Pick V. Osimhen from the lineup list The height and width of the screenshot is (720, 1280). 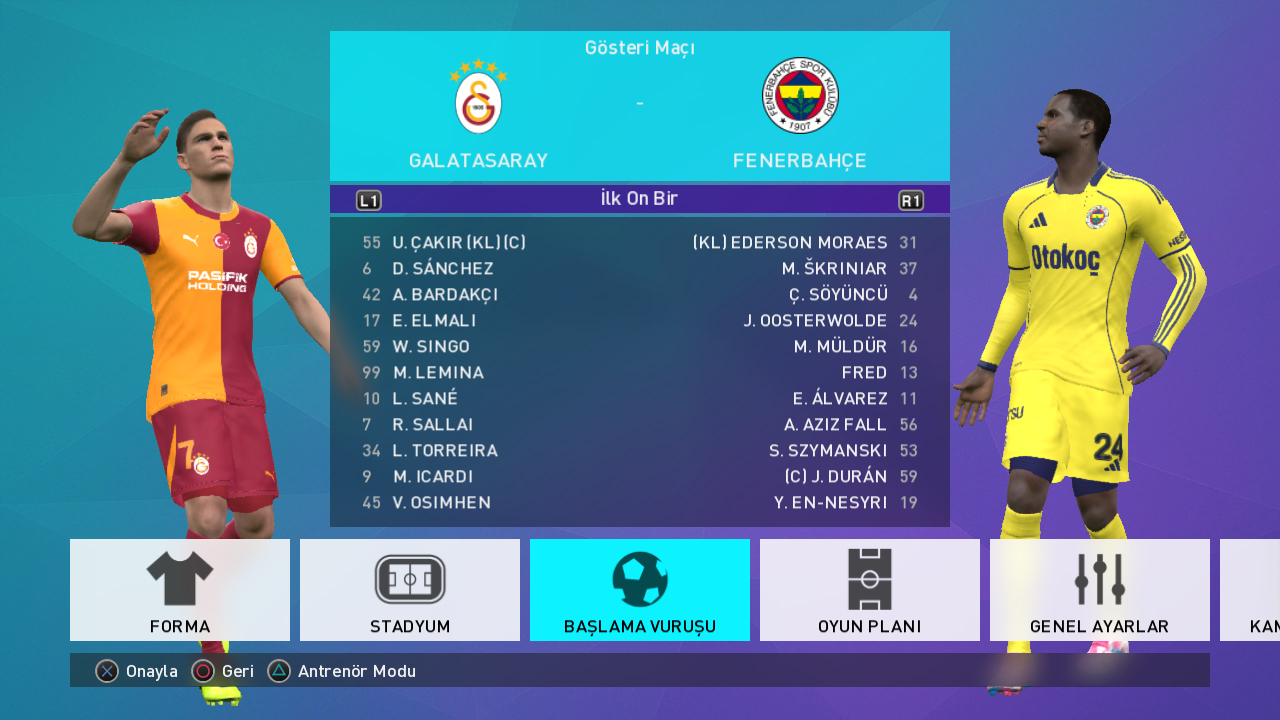pos(442,503)
